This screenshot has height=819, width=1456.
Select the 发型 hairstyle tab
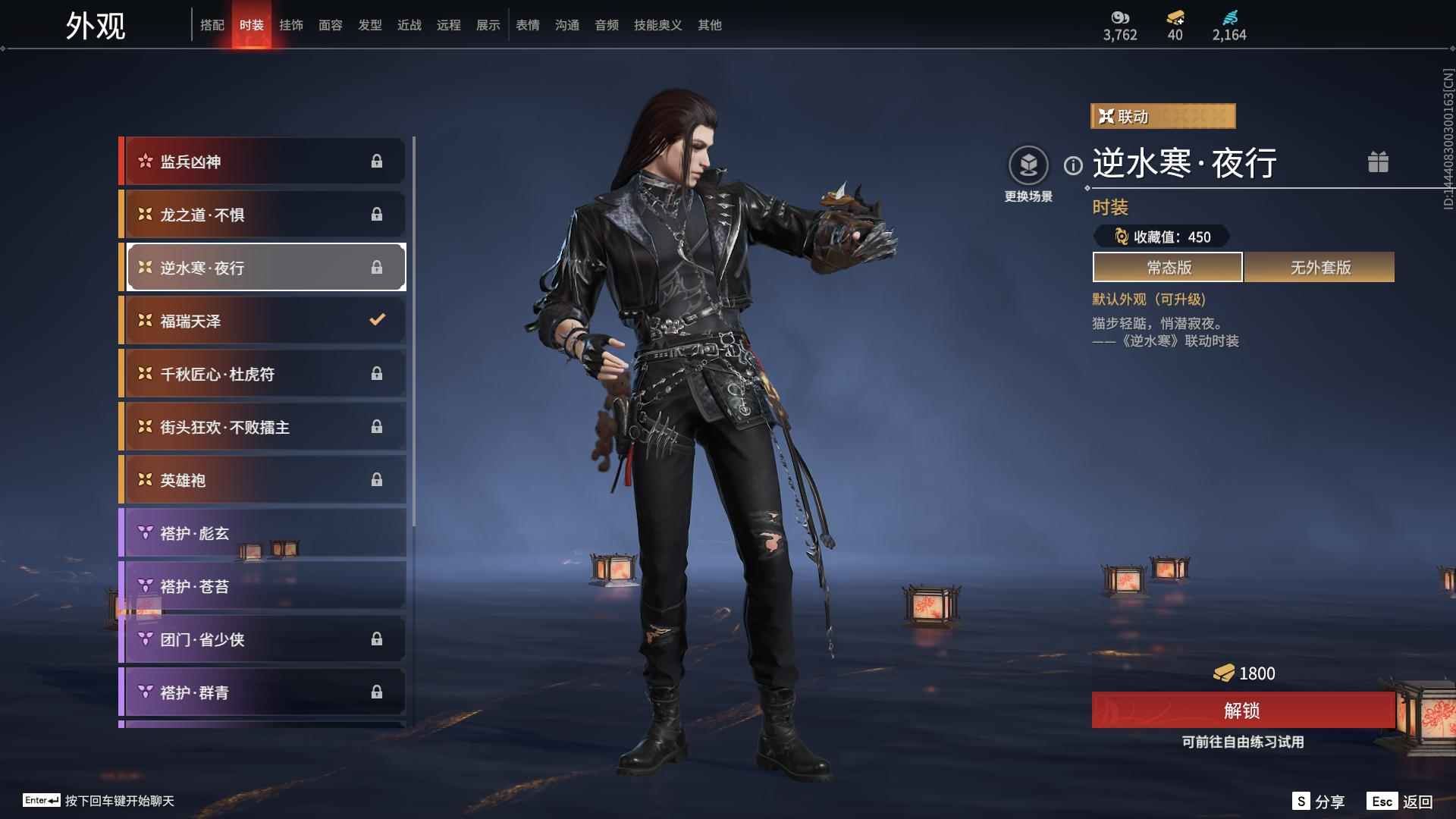pyautogui.click(x=370, y=25)
